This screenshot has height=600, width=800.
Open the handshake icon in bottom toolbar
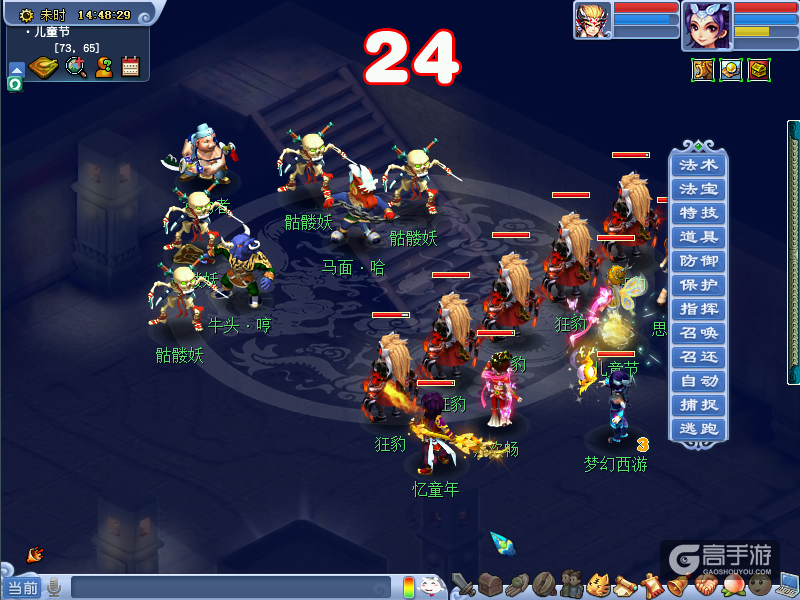[x=706, y=584]
